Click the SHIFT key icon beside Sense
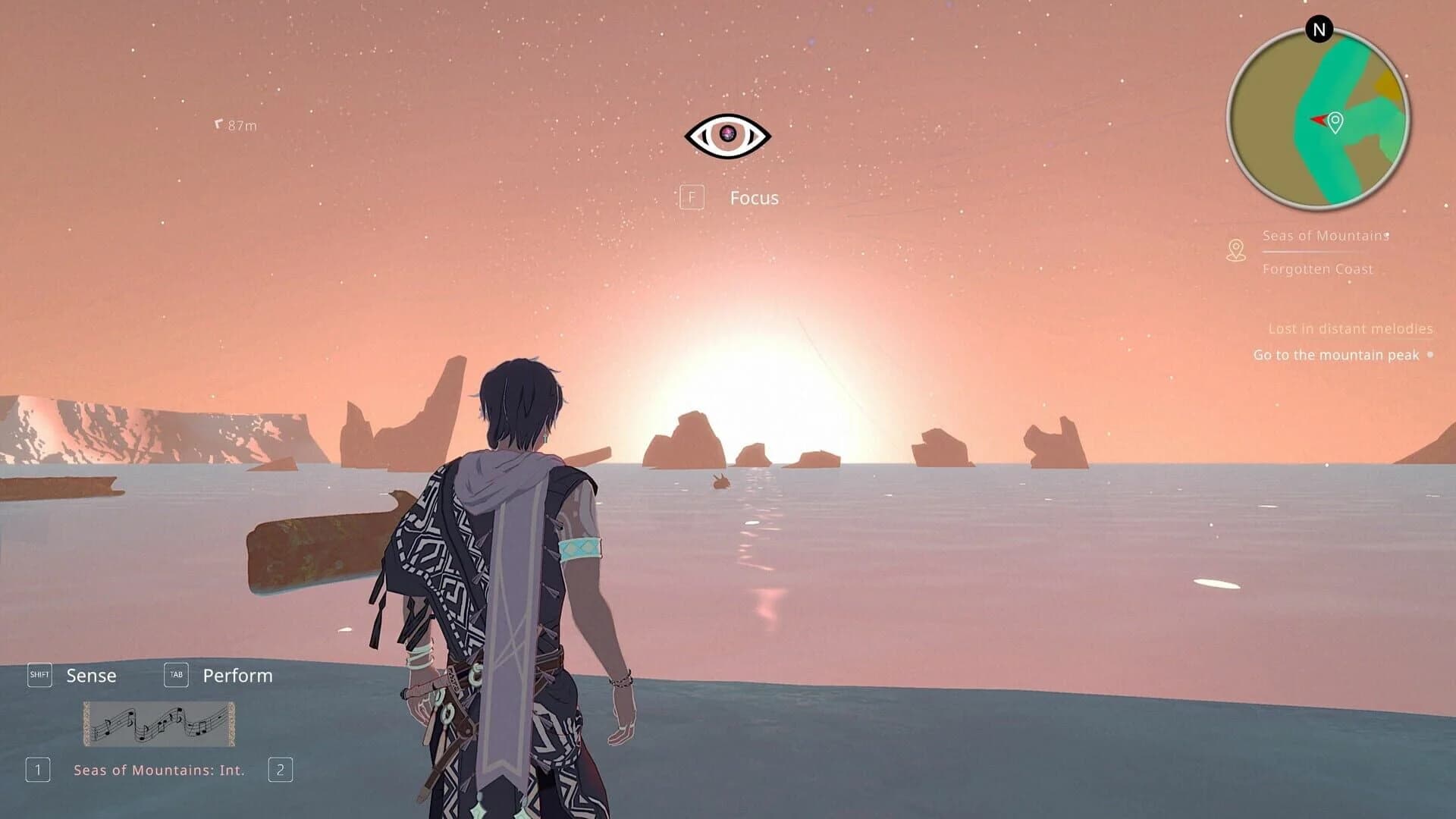Image resolution: width=1456 pixels, height=819 pixels. [40, 674]
